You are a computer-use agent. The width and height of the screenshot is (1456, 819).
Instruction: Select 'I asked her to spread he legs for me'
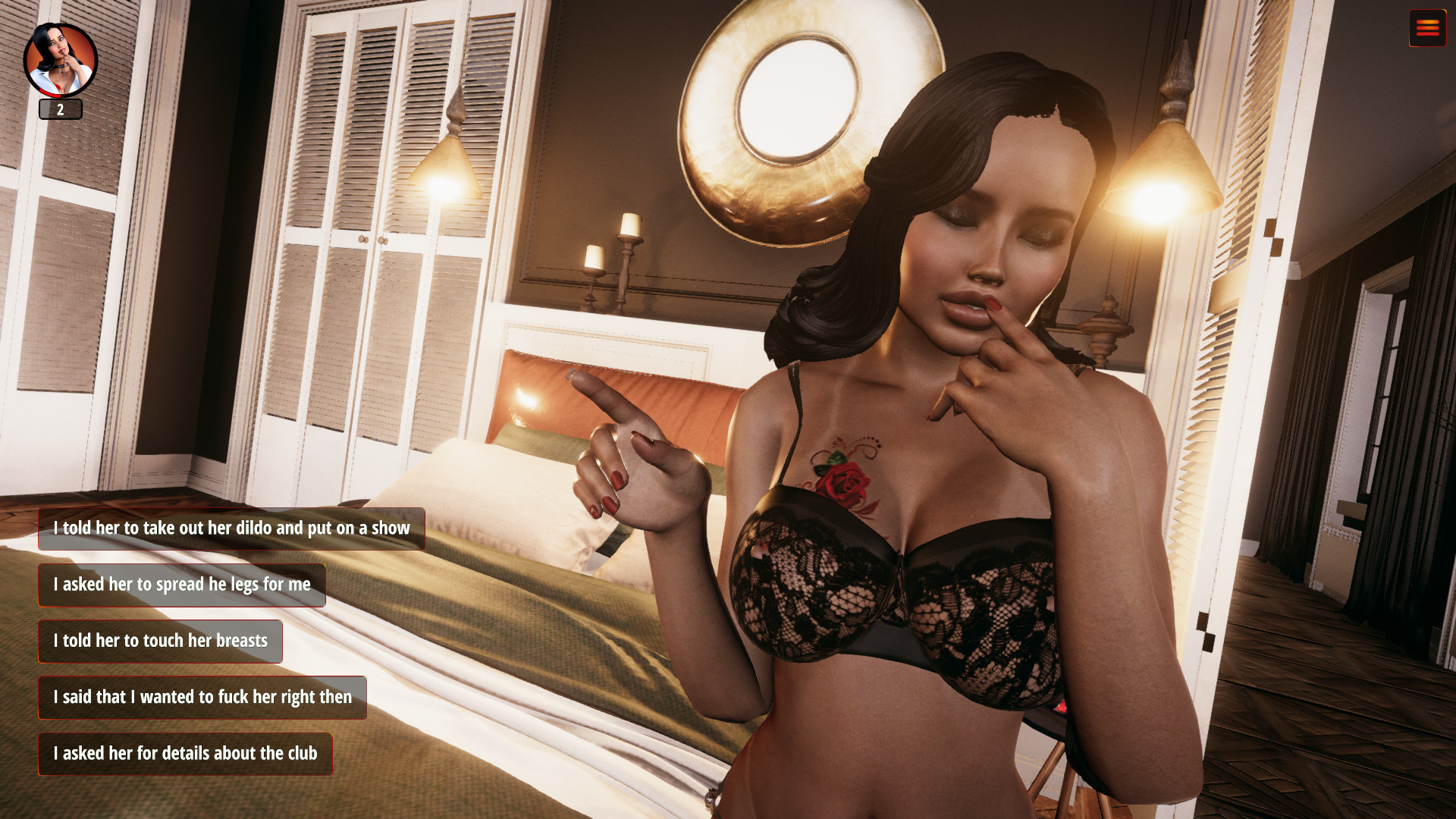click(181, 585)
